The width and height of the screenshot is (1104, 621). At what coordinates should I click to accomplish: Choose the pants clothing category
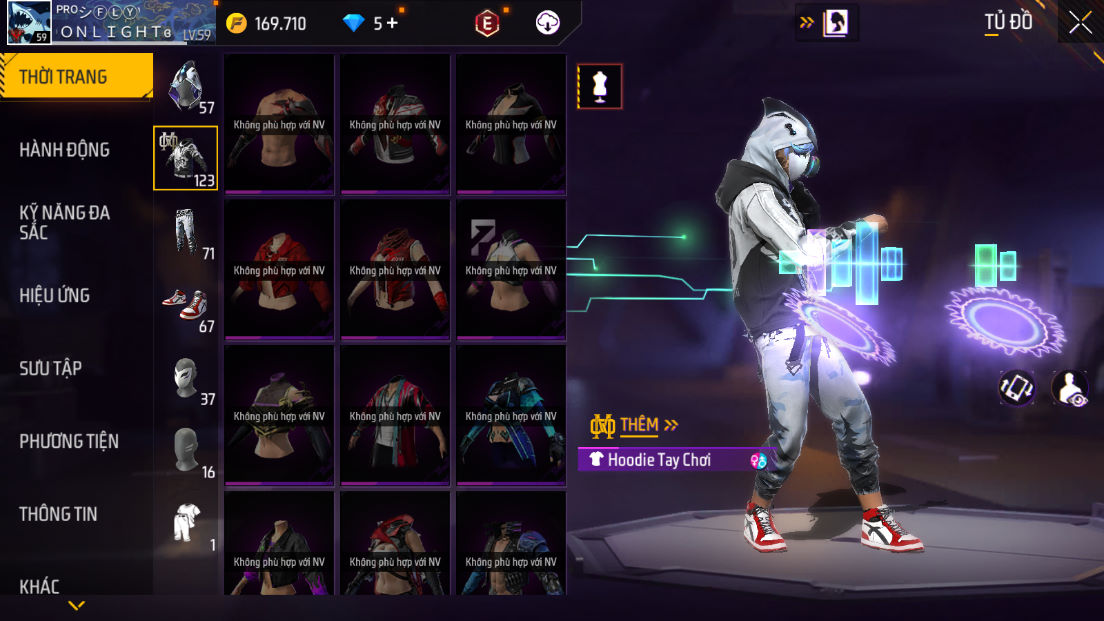tap(185, 231)
